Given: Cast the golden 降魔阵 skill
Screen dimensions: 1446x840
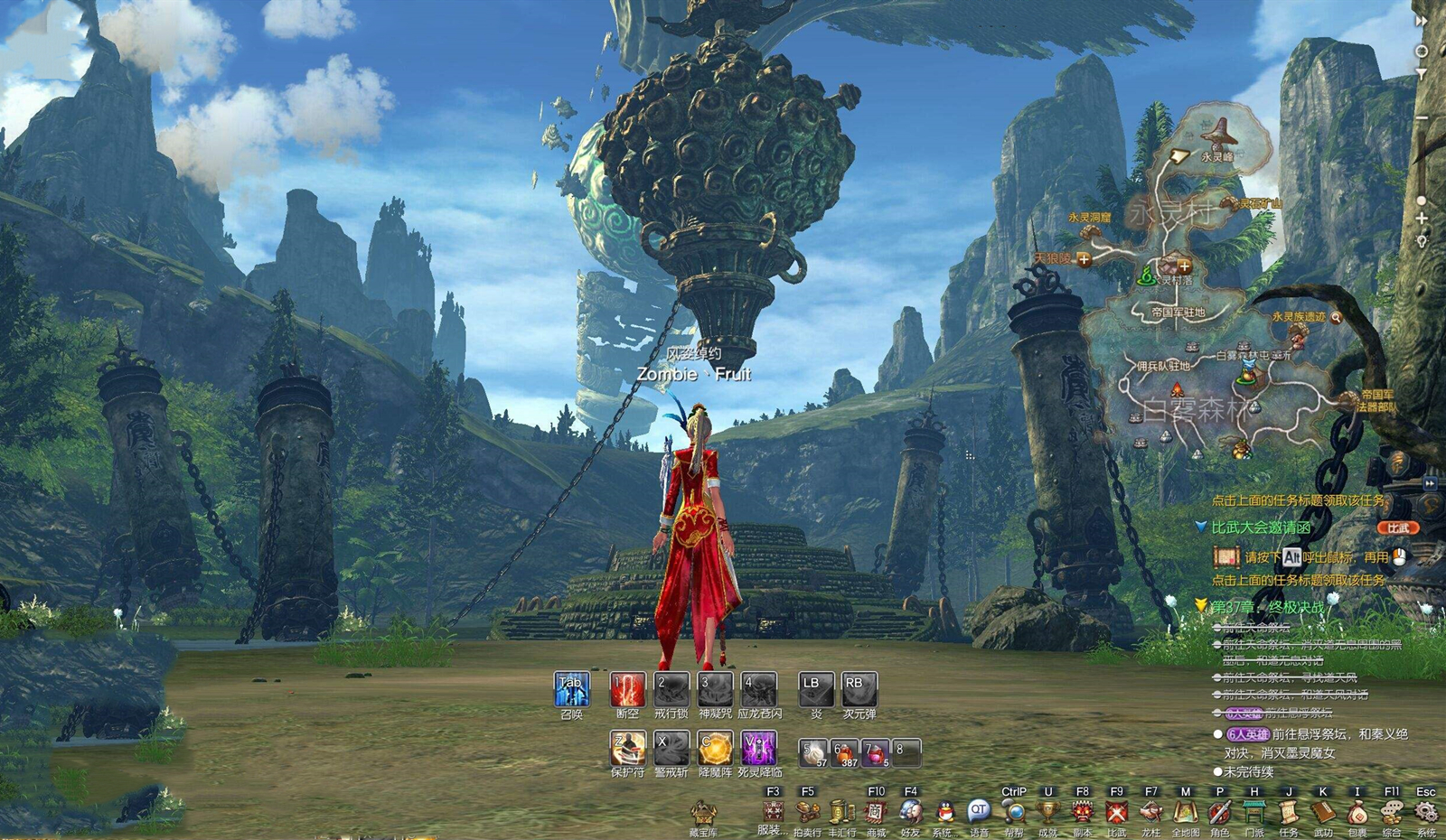Looking at the screenshot, I should [715, 748].
